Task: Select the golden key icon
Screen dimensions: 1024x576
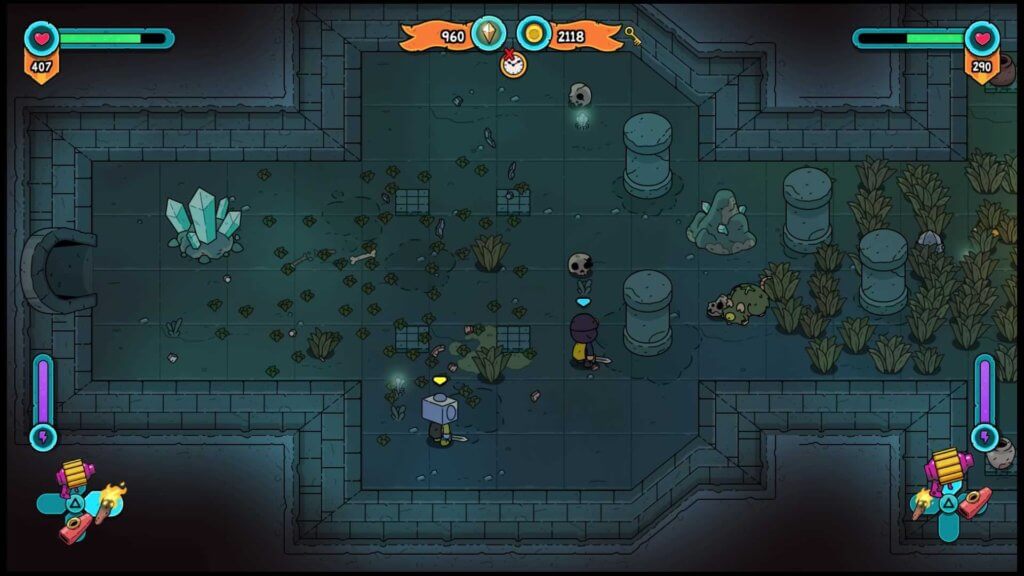Action: click(x=633, y=37)
